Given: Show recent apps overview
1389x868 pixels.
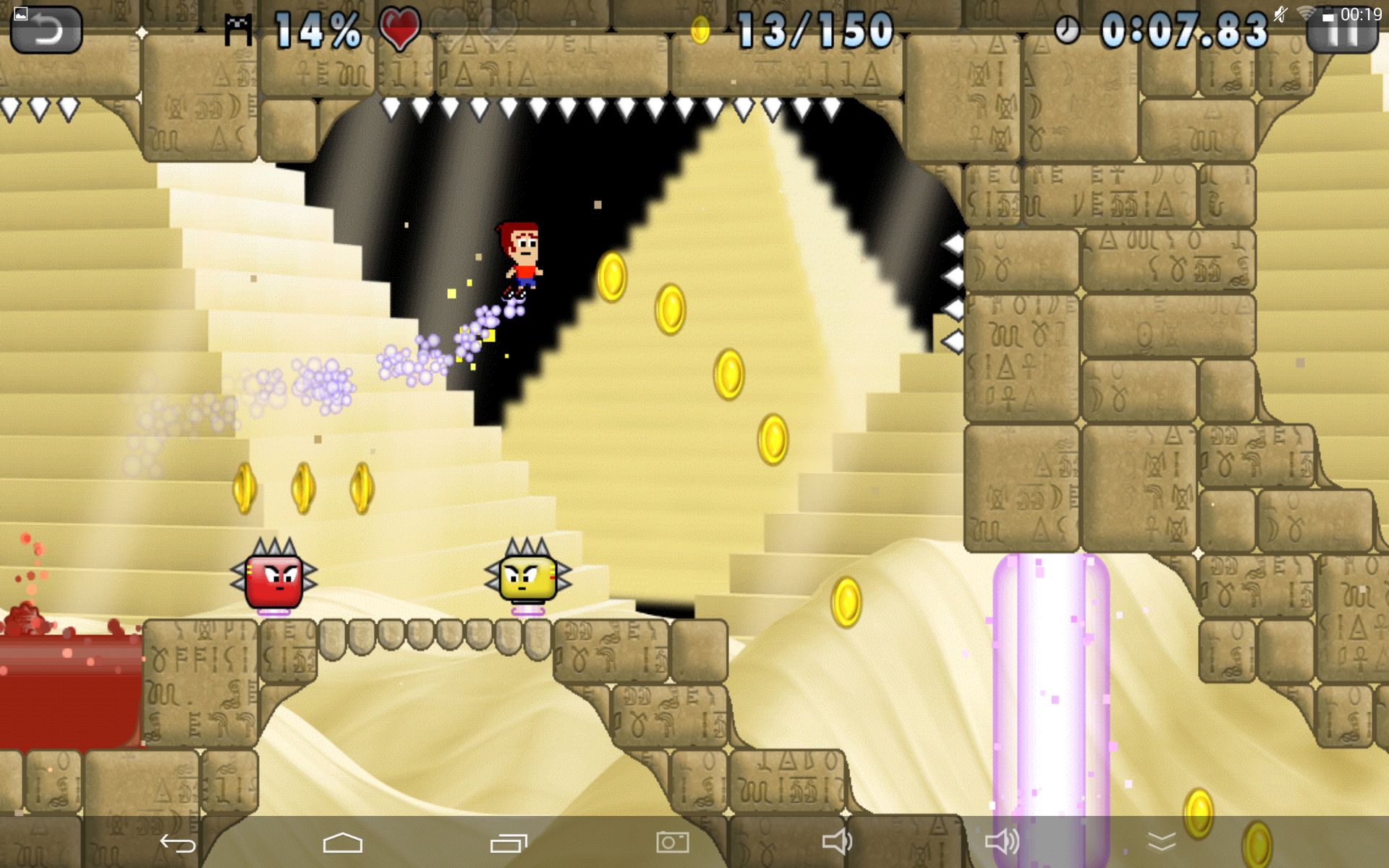Looking at the screenshot, I should (x=509, y=843).
